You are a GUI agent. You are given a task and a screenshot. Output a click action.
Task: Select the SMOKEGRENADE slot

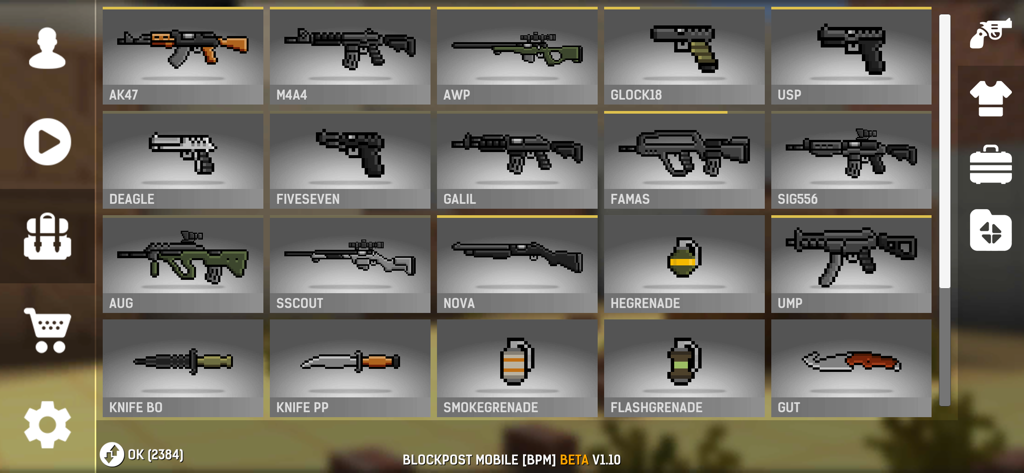coord(517,367)
